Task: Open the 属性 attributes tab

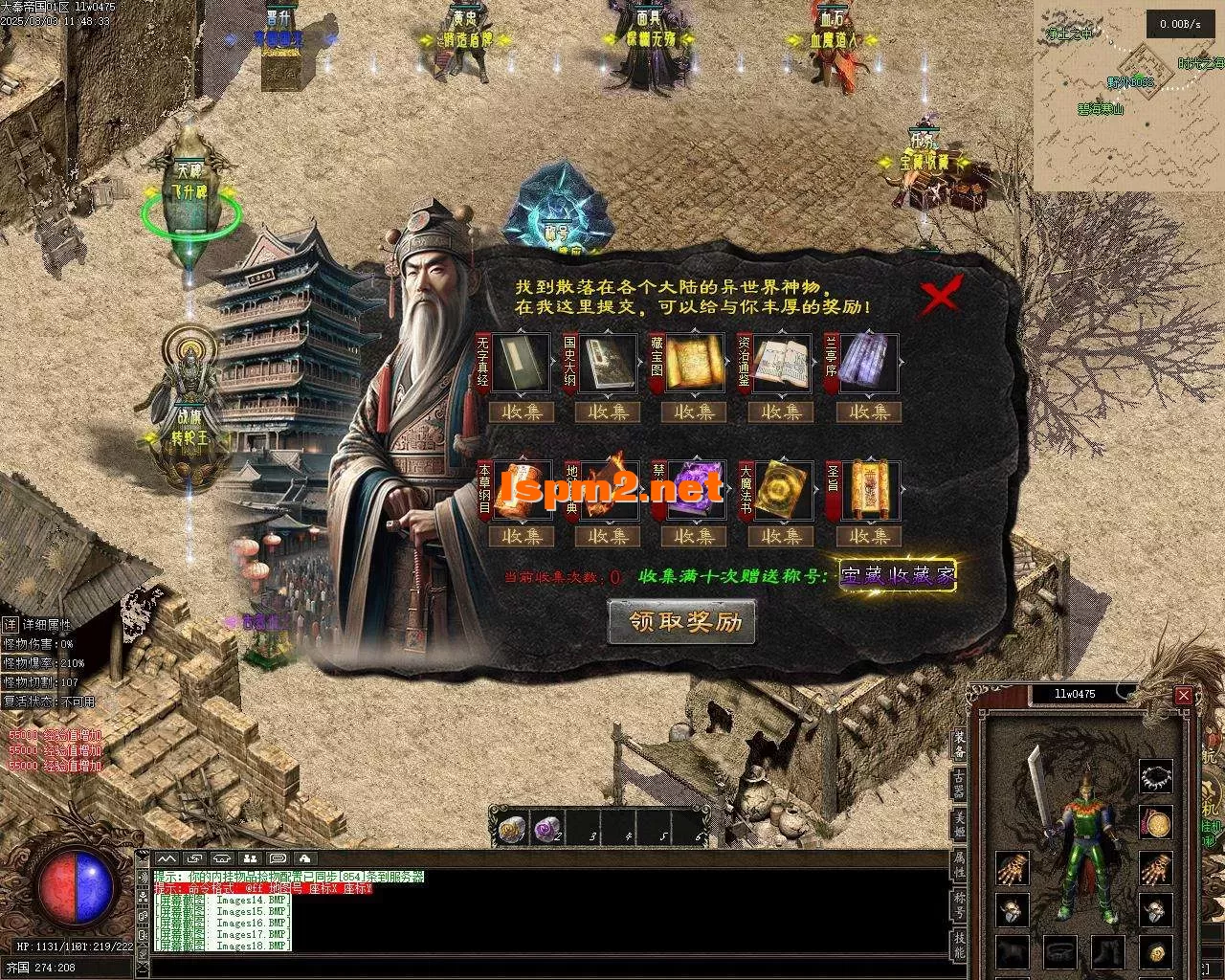Action: point(959,862)
